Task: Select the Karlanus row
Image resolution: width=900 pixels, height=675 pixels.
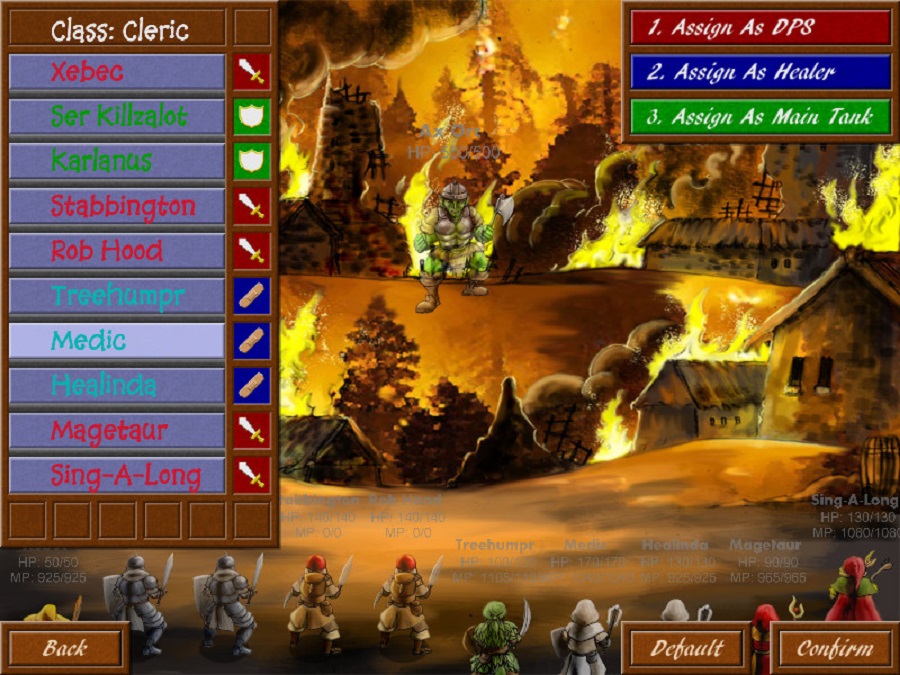Action: 117,161
